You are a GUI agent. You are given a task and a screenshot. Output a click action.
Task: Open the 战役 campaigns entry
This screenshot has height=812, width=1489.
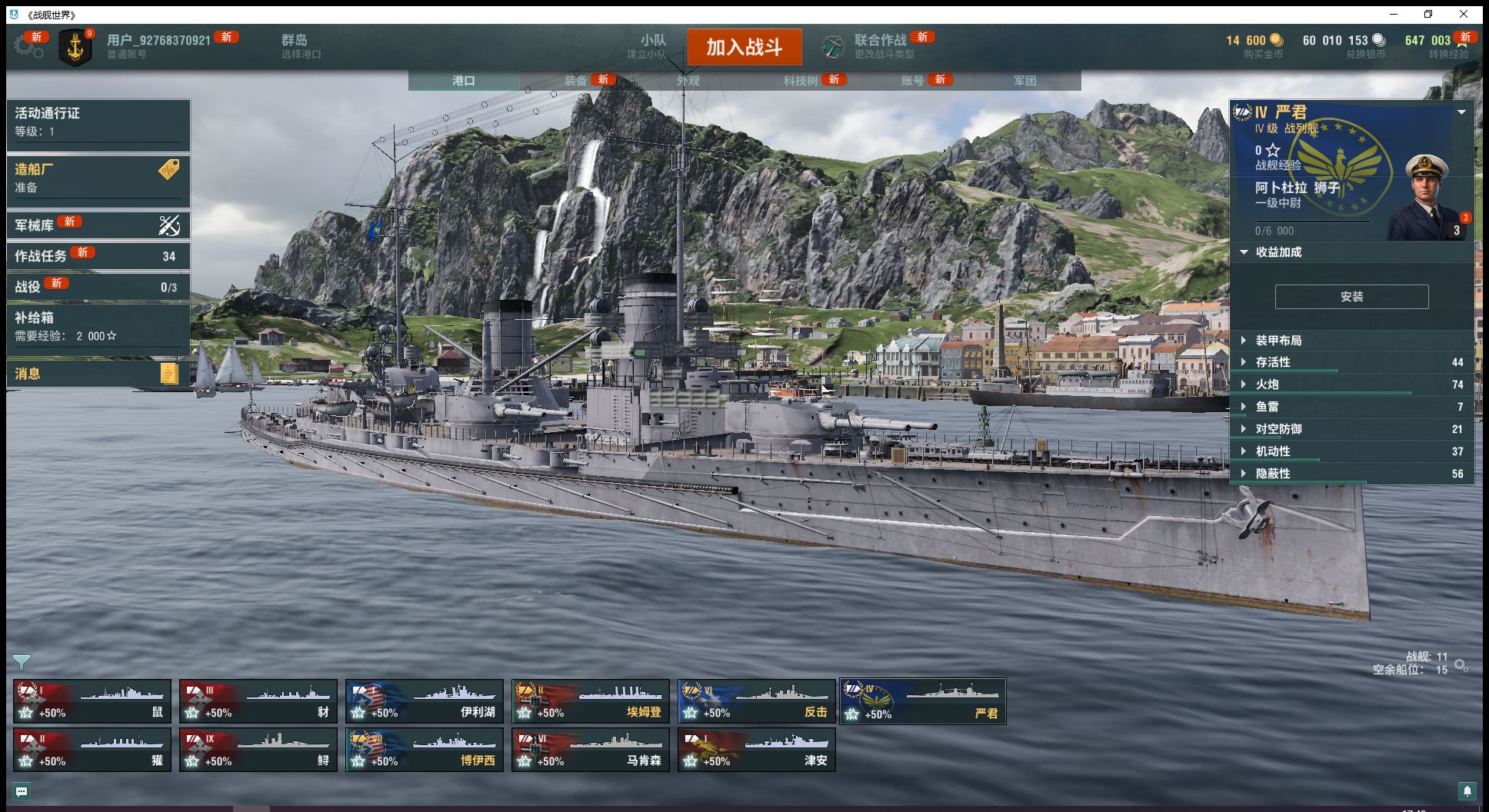(x=98, y=287)
